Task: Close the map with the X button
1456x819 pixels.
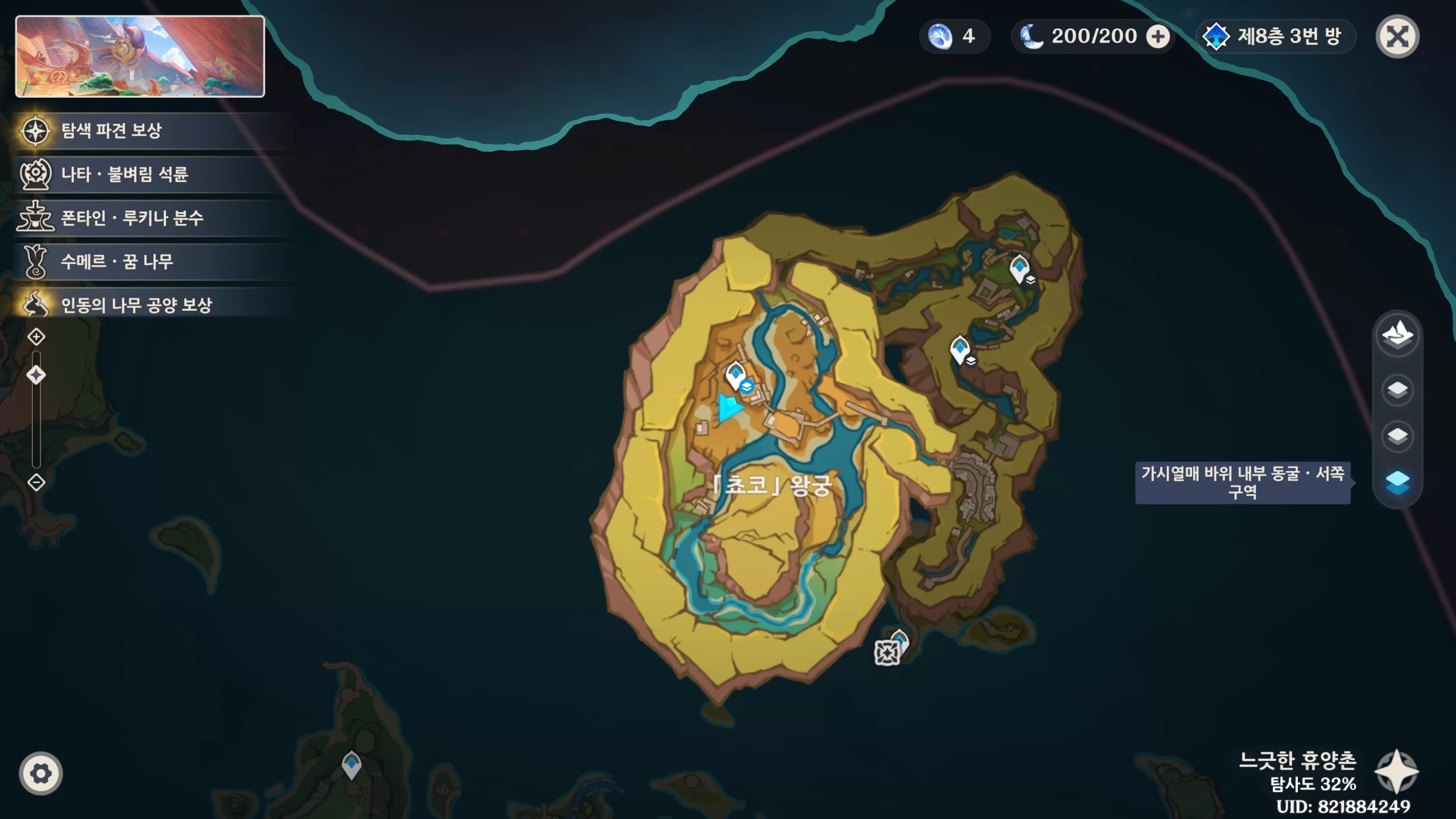Action: pos(1397,37)
